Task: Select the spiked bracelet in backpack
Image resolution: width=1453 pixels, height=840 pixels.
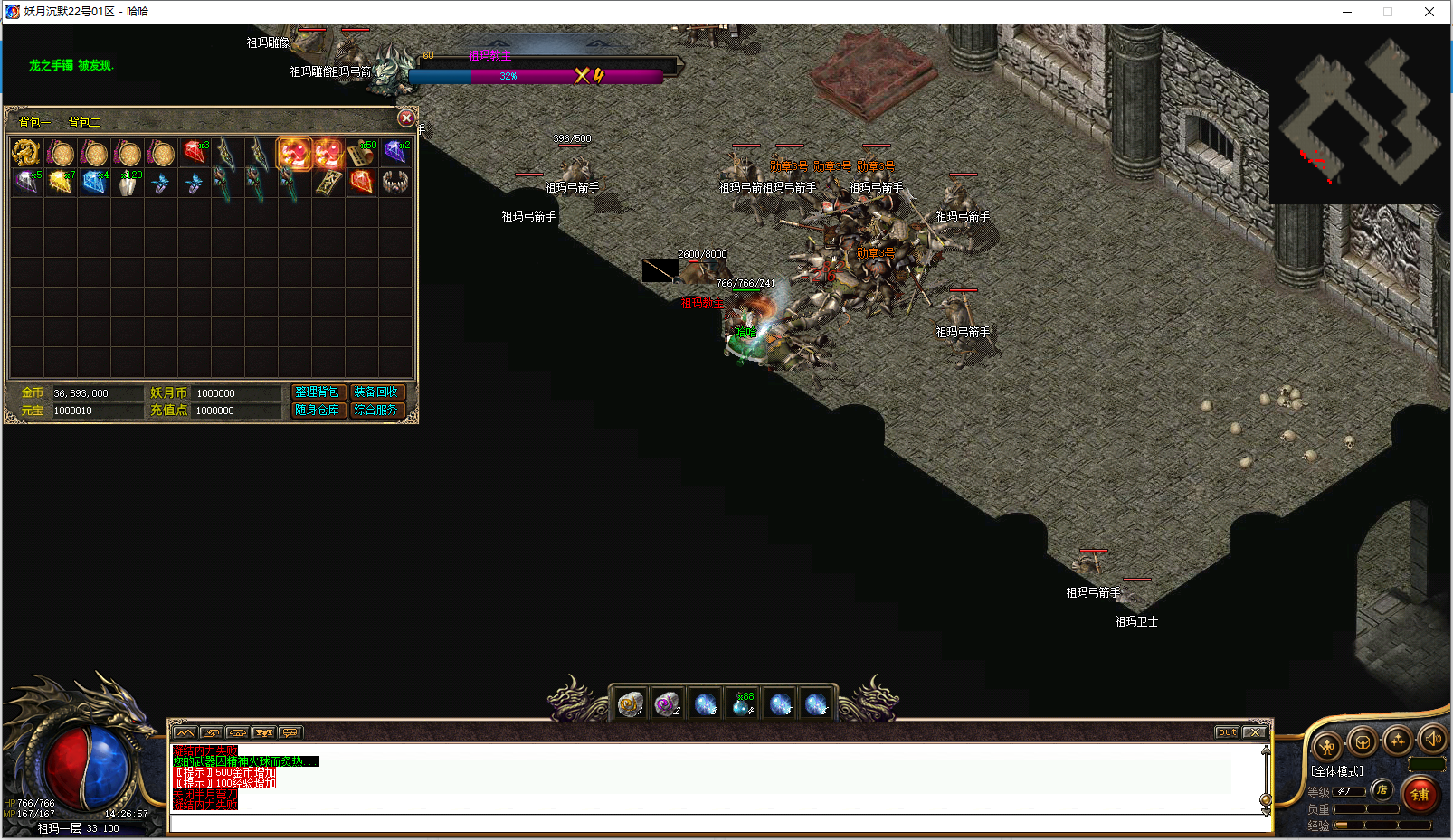Action: (x=394, y=183)
